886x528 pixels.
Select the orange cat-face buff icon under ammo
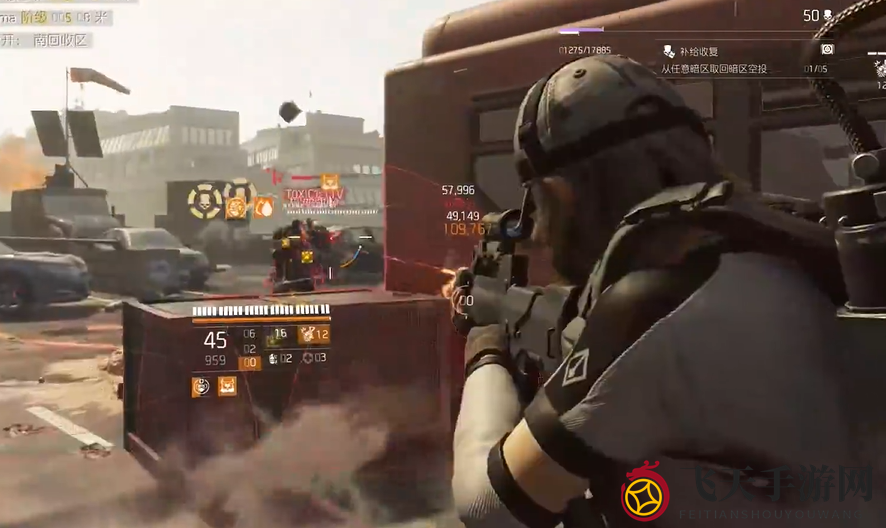pyautogui.click(x=227, y=386)
